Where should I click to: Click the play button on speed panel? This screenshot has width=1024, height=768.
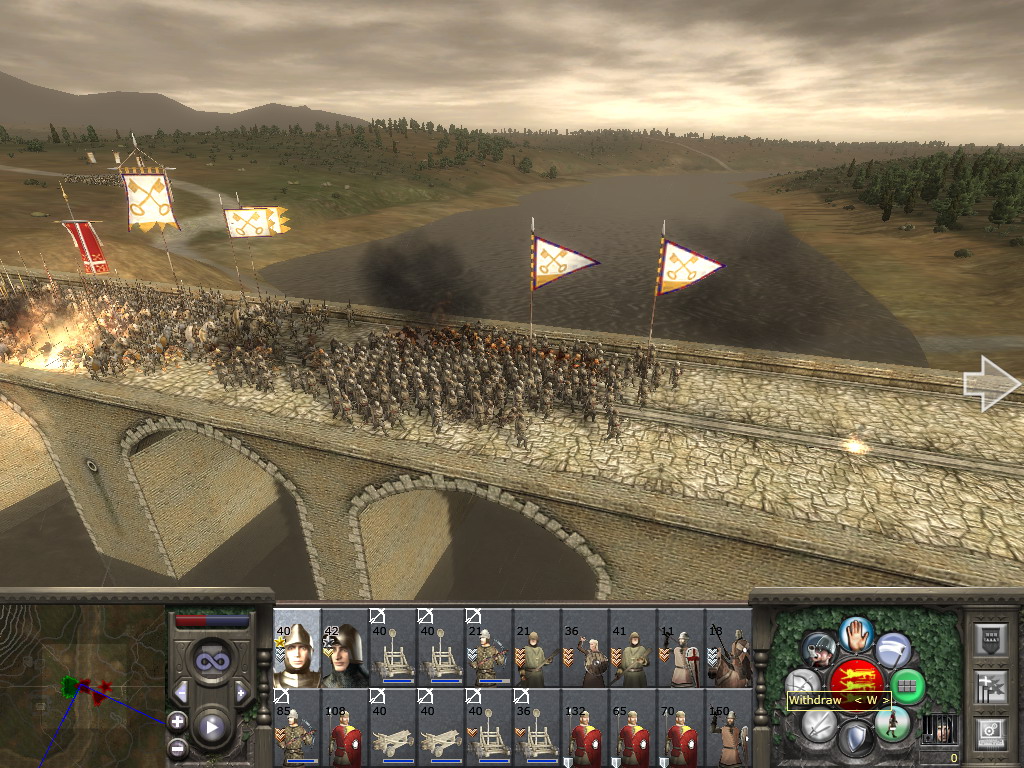click(211, 727)
